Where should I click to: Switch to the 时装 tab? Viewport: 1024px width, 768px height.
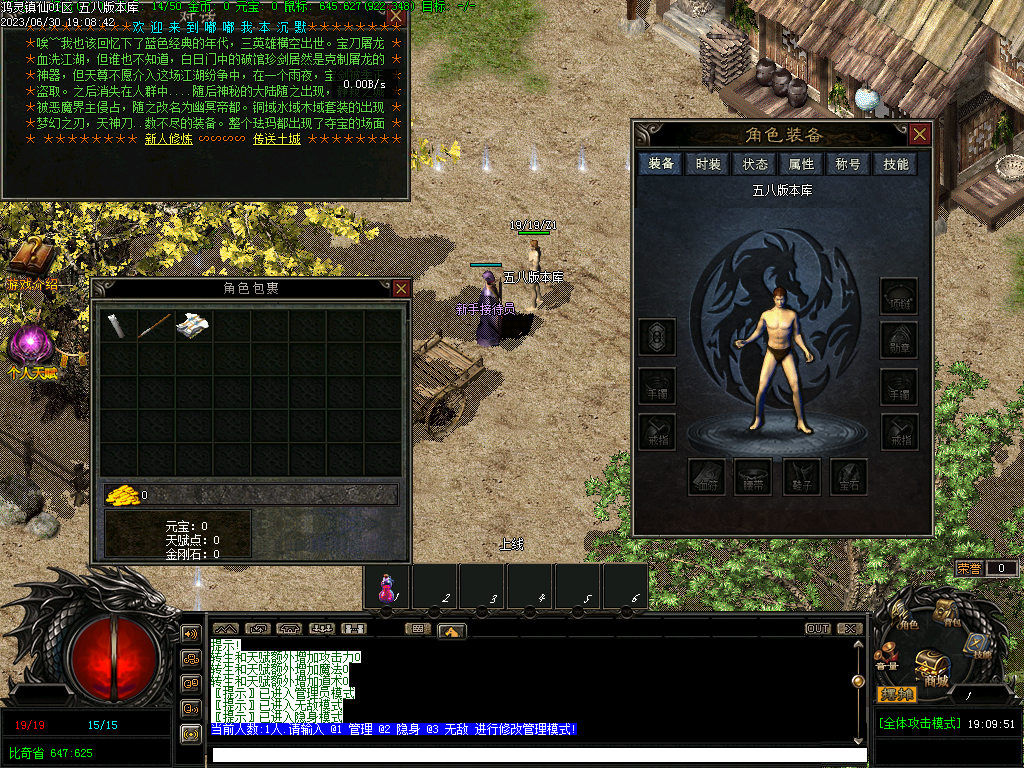708,164
